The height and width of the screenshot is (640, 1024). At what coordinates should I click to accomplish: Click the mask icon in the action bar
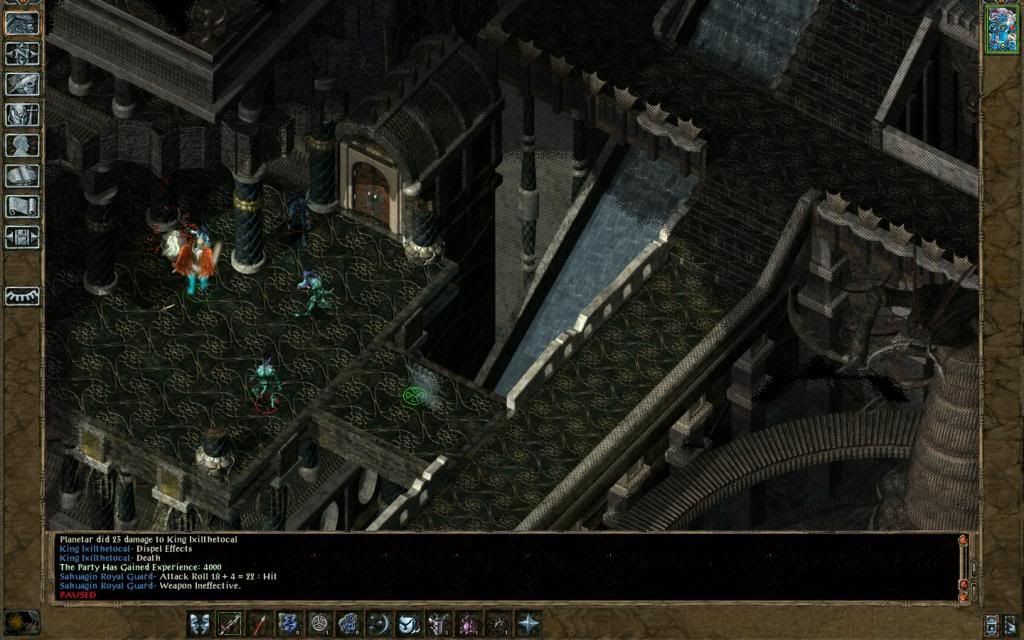click(200, 623)
